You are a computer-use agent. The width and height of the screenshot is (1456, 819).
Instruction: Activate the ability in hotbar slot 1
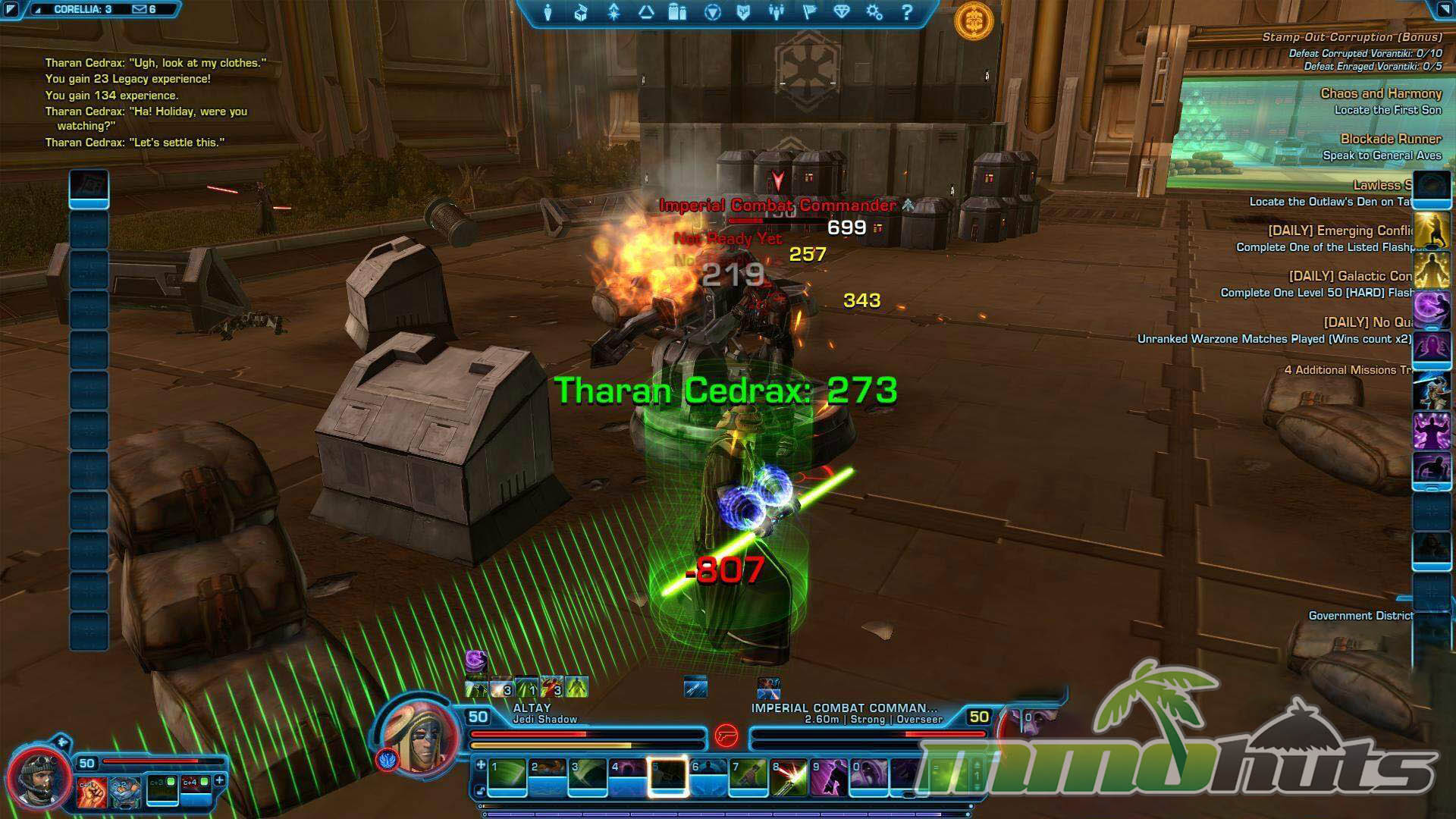(507, 778)
